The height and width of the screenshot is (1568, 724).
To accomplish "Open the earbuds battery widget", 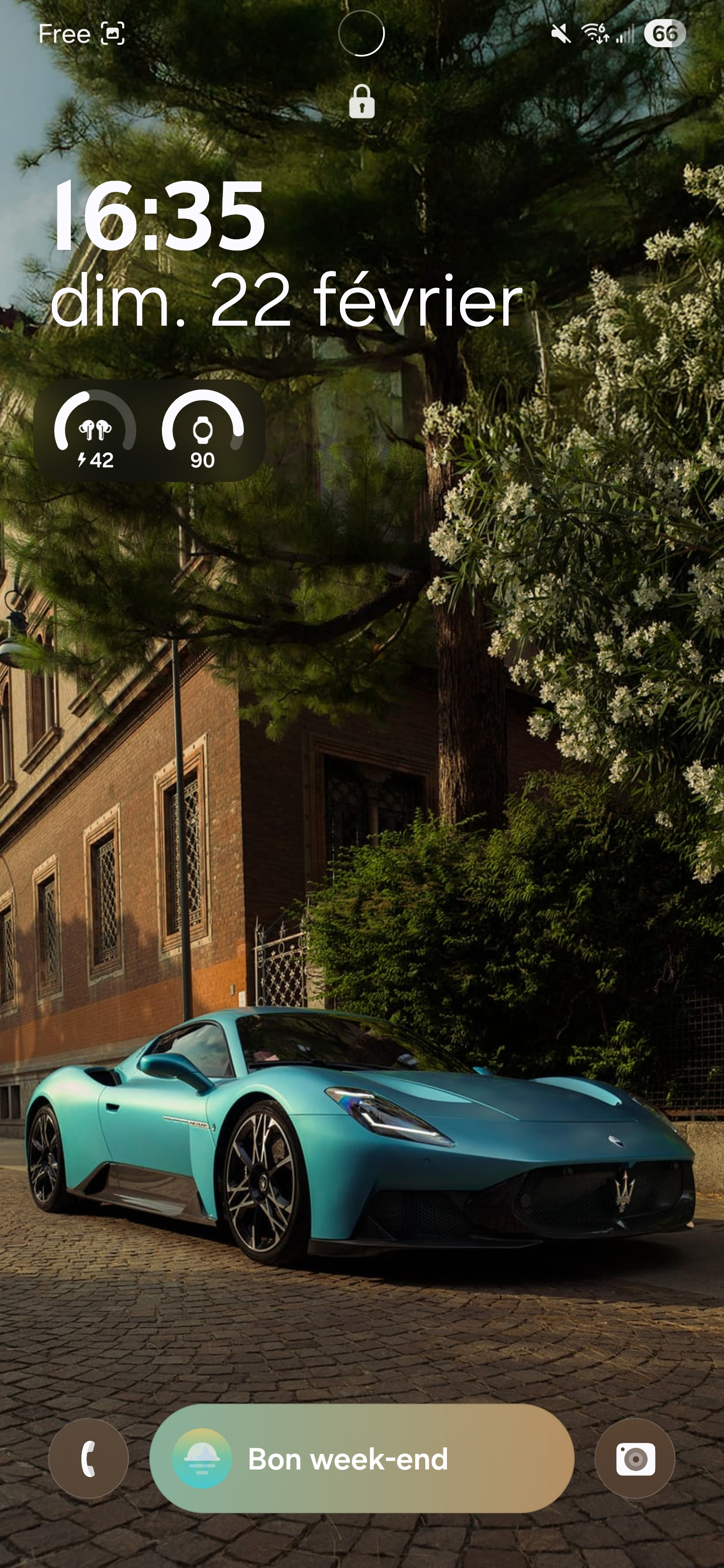I will coord(95,431).
